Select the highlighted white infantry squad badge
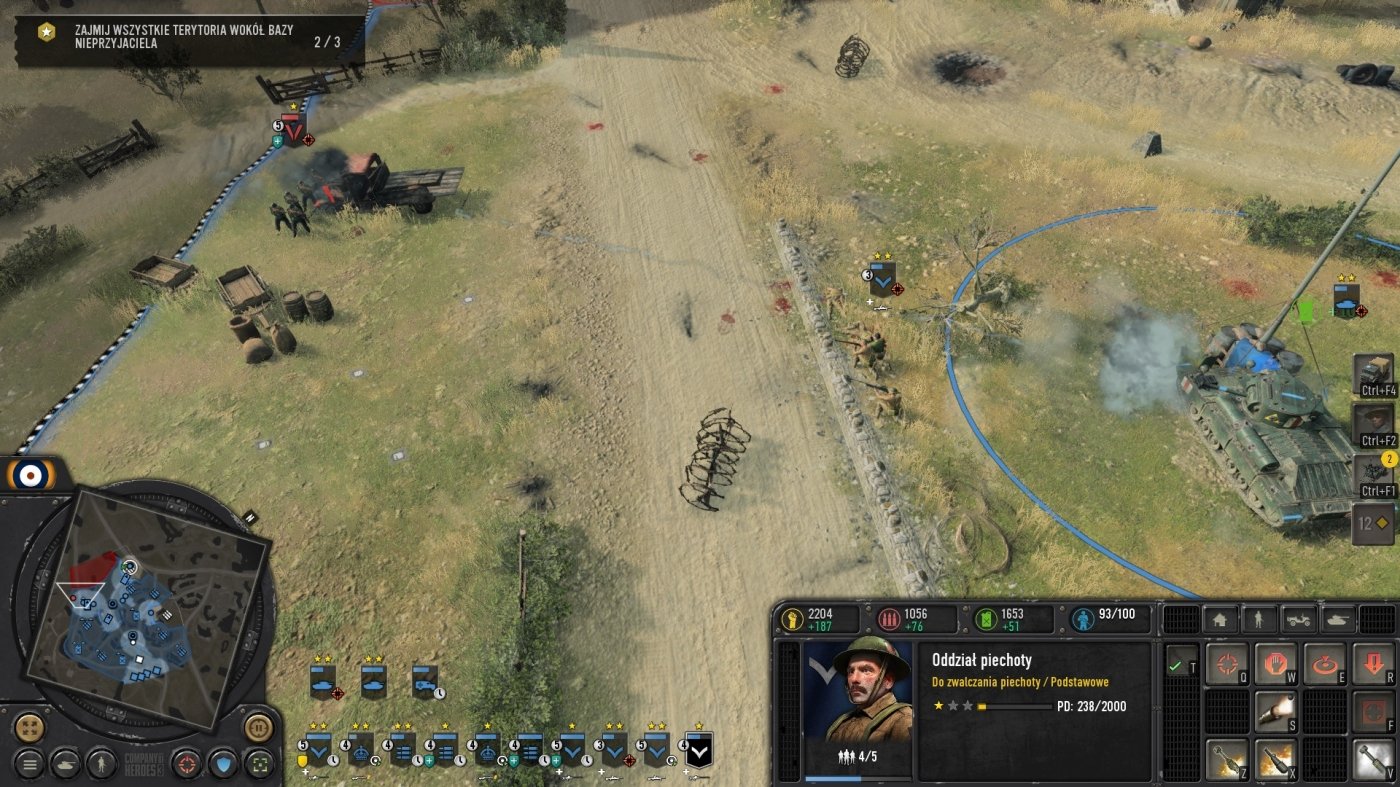 [698, 750]
